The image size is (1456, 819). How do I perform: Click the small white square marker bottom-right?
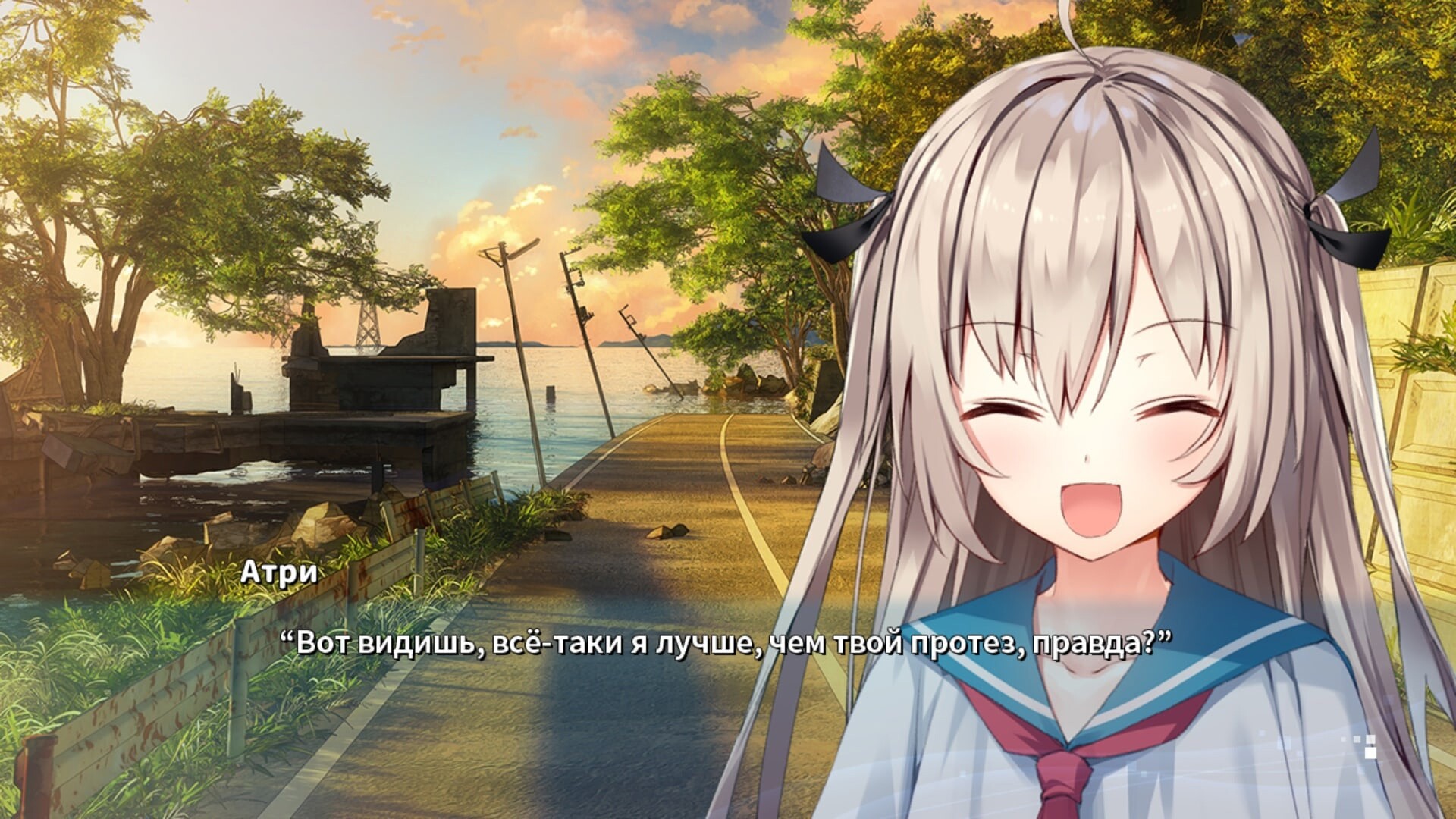[x=1370, y=753]
